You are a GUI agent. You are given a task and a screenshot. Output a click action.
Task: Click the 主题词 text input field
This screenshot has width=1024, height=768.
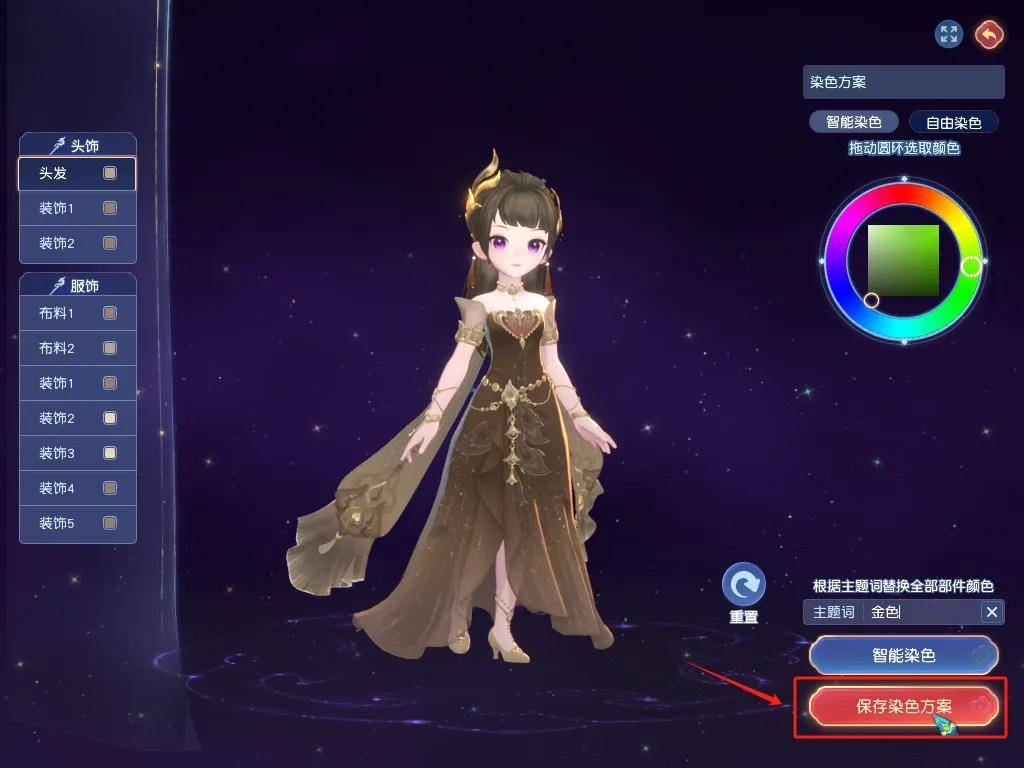coord(920,612)
